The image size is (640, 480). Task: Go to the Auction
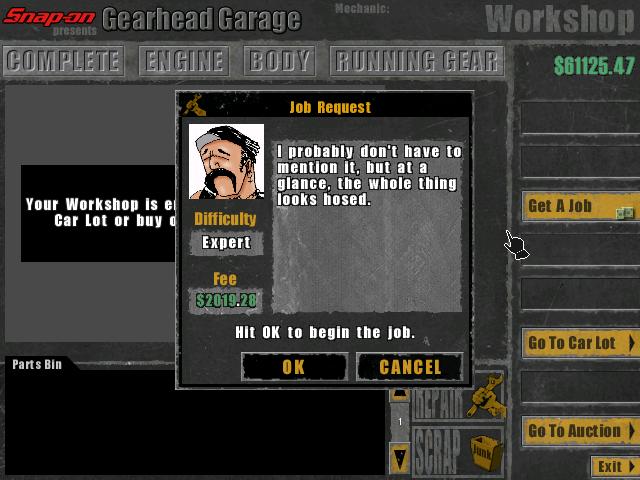point(579,431)
